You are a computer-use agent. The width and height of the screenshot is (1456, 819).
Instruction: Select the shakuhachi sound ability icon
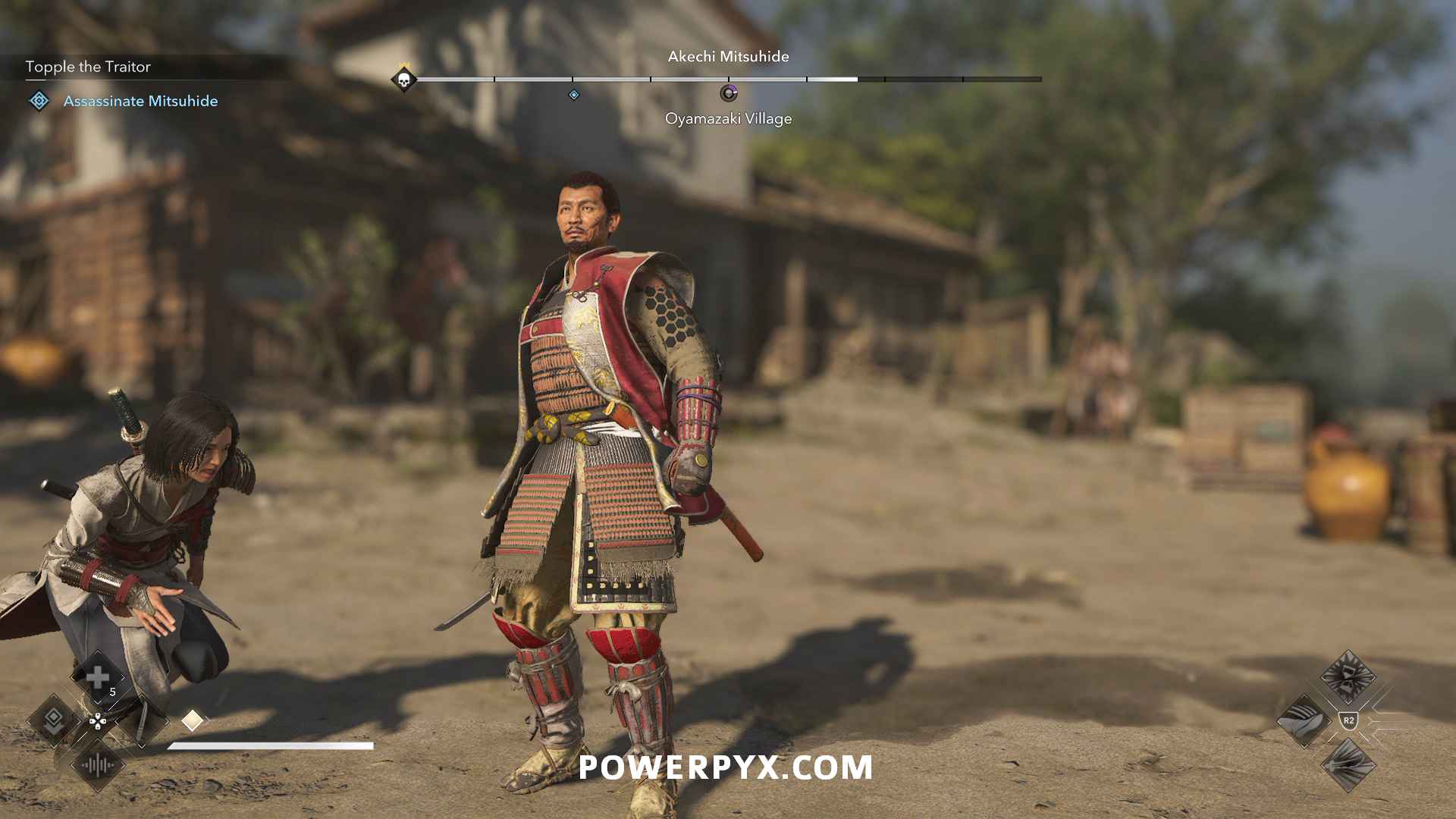click(97, 765)
